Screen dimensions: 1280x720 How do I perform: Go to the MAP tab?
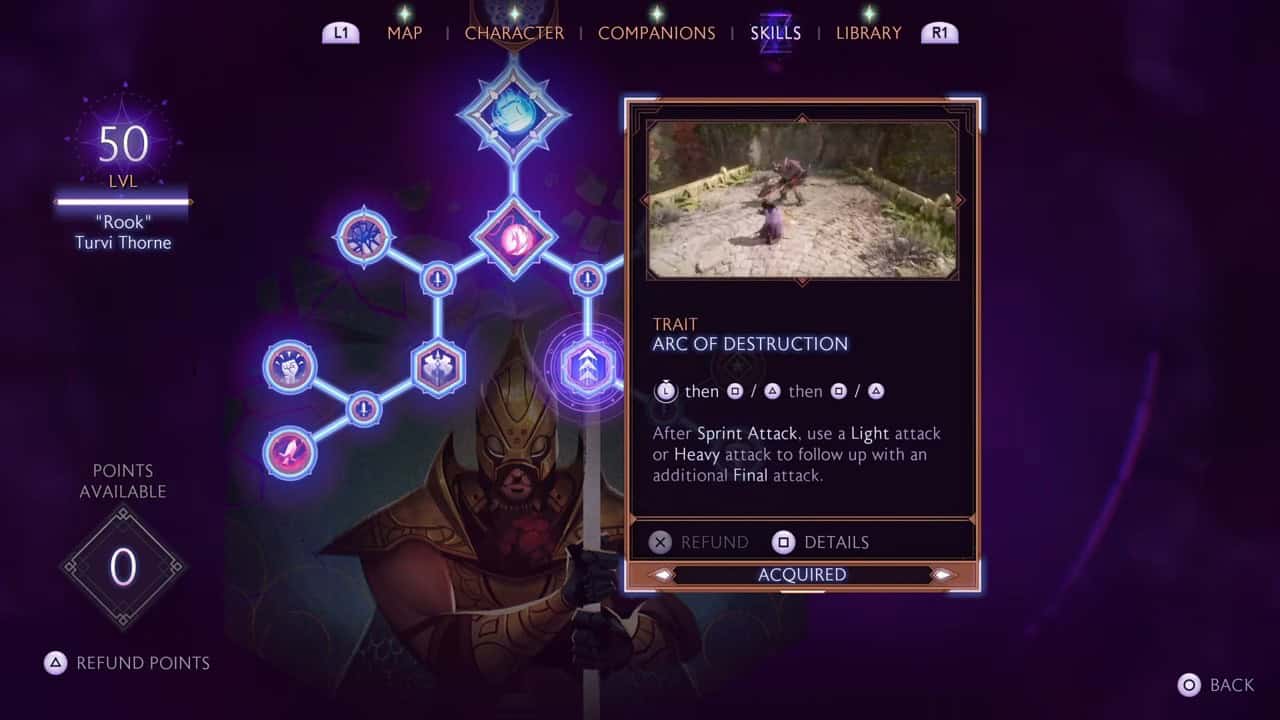(x=404, y=32)
